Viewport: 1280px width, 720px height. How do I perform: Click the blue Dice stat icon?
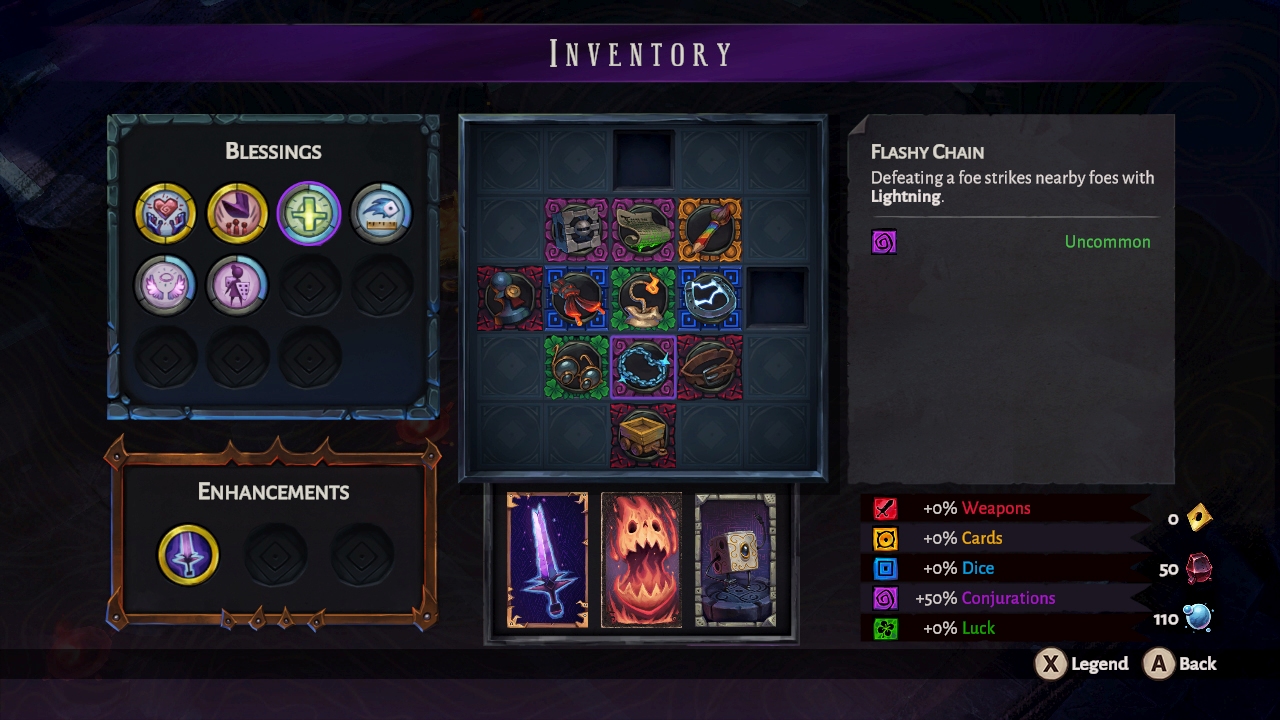884,568
